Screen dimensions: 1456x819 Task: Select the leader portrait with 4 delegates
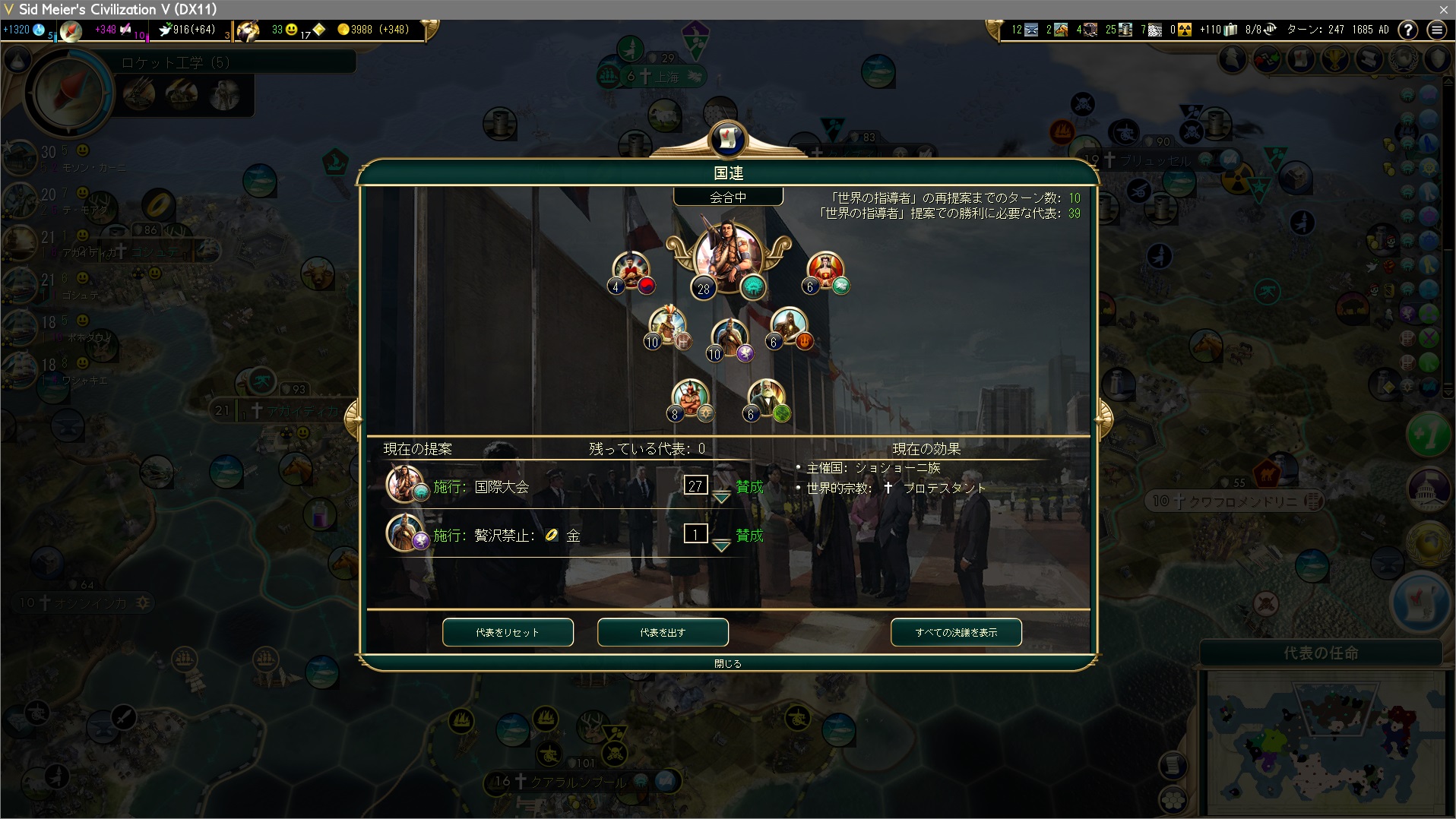point(631,269)
